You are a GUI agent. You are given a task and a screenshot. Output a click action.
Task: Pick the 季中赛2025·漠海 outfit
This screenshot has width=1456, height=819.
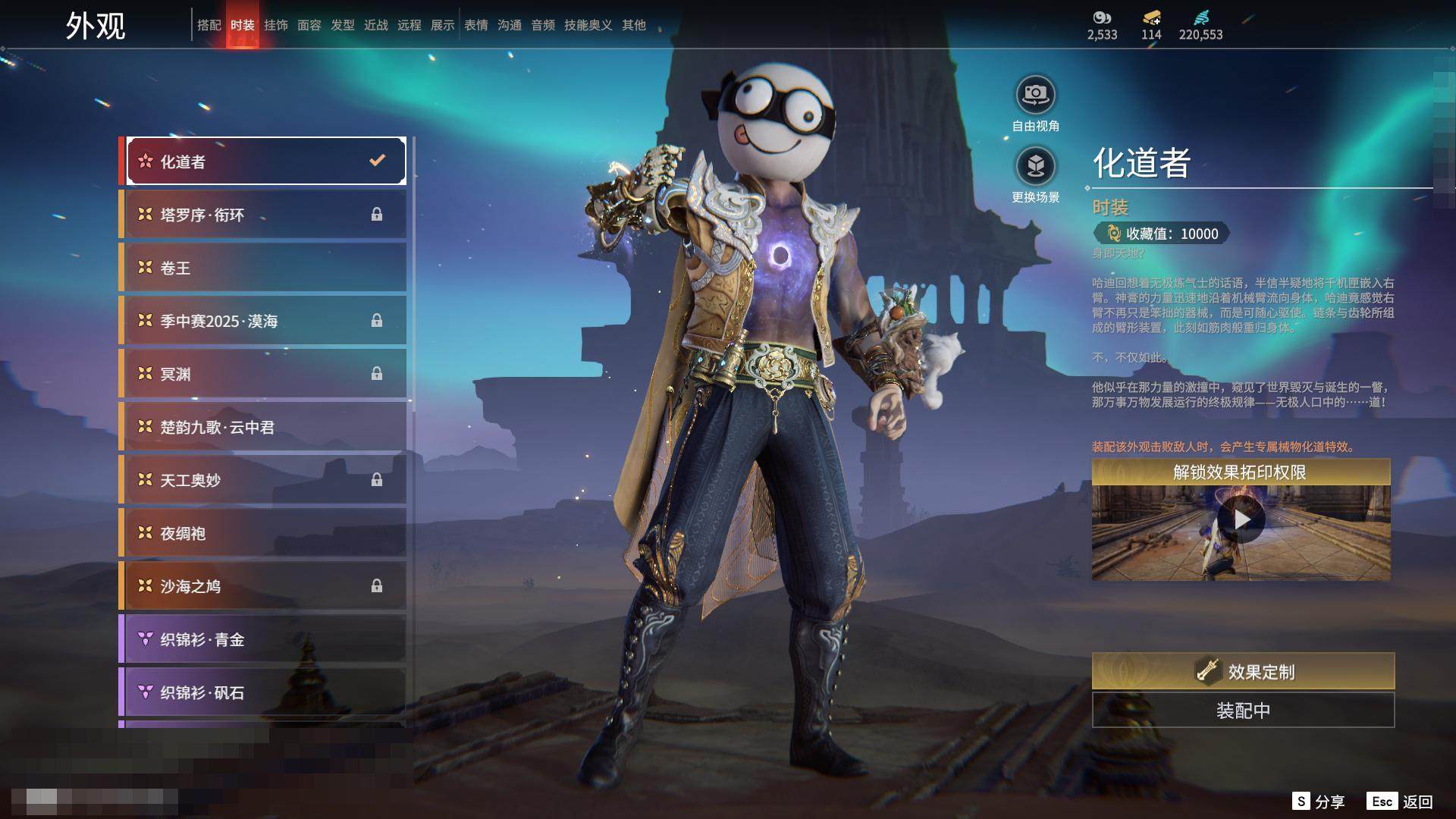265,321
